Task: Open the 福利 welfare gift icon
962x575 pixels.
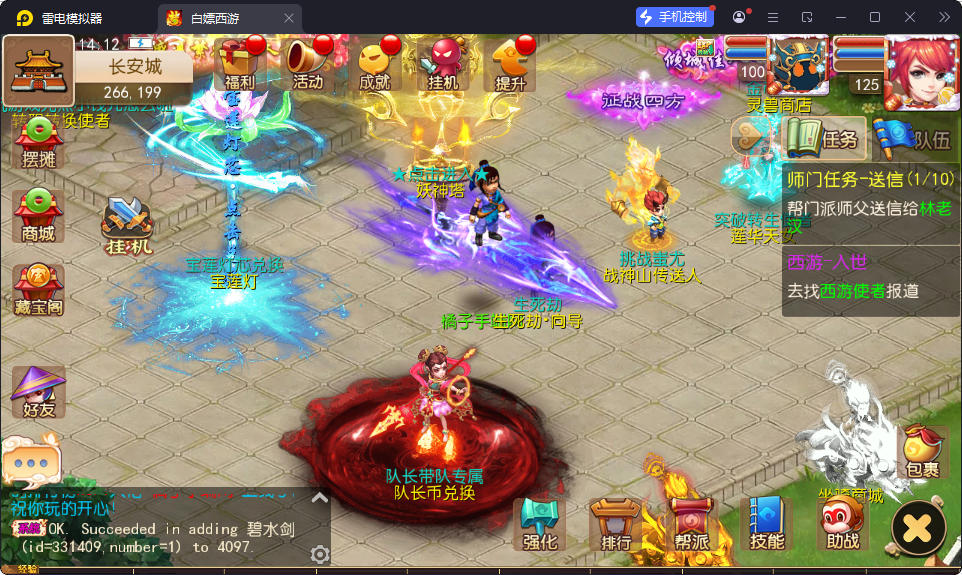Action: pyautogui.click(x=240, y=65)
